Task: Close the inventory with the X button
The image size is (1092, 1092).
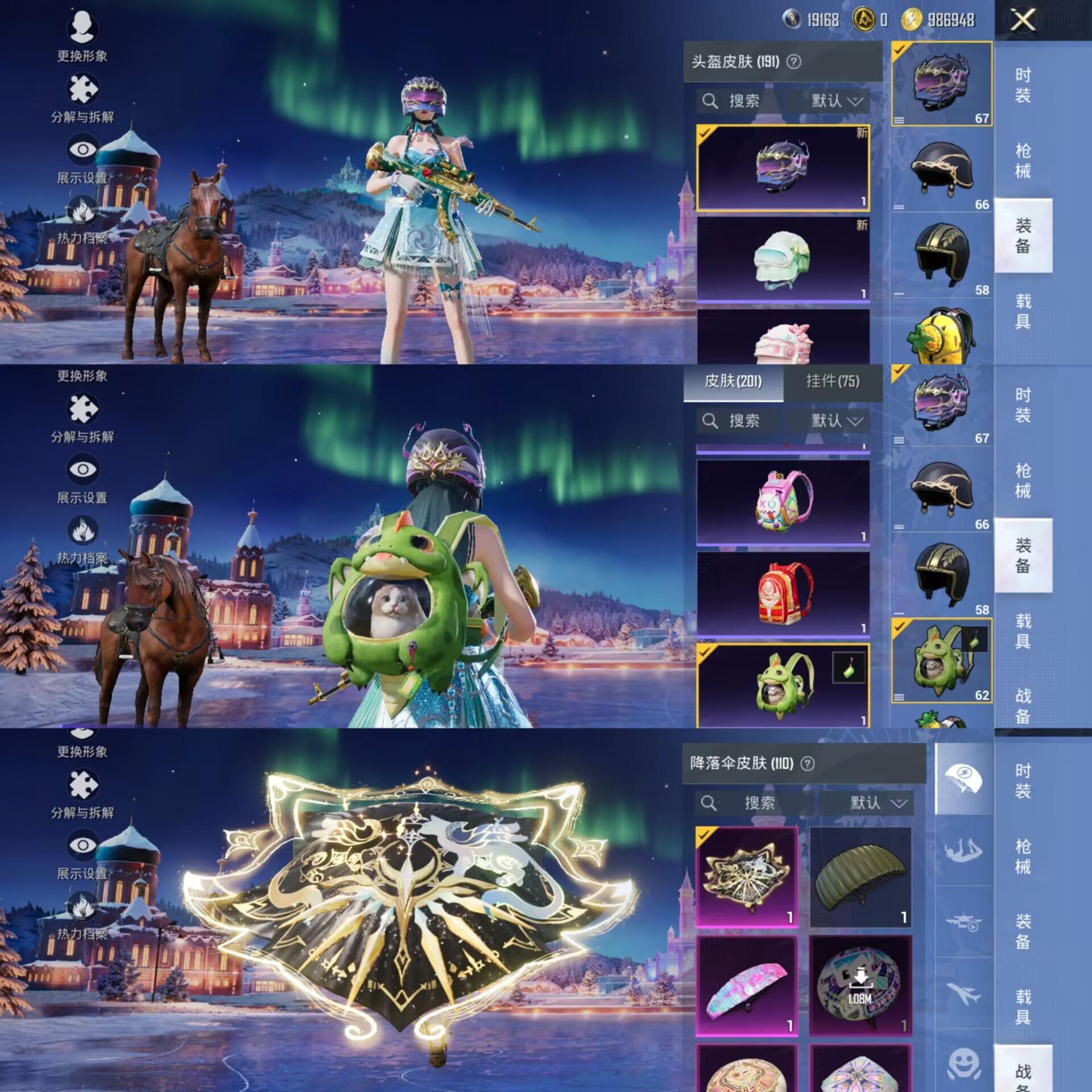Action: [x=1022, y=21]
